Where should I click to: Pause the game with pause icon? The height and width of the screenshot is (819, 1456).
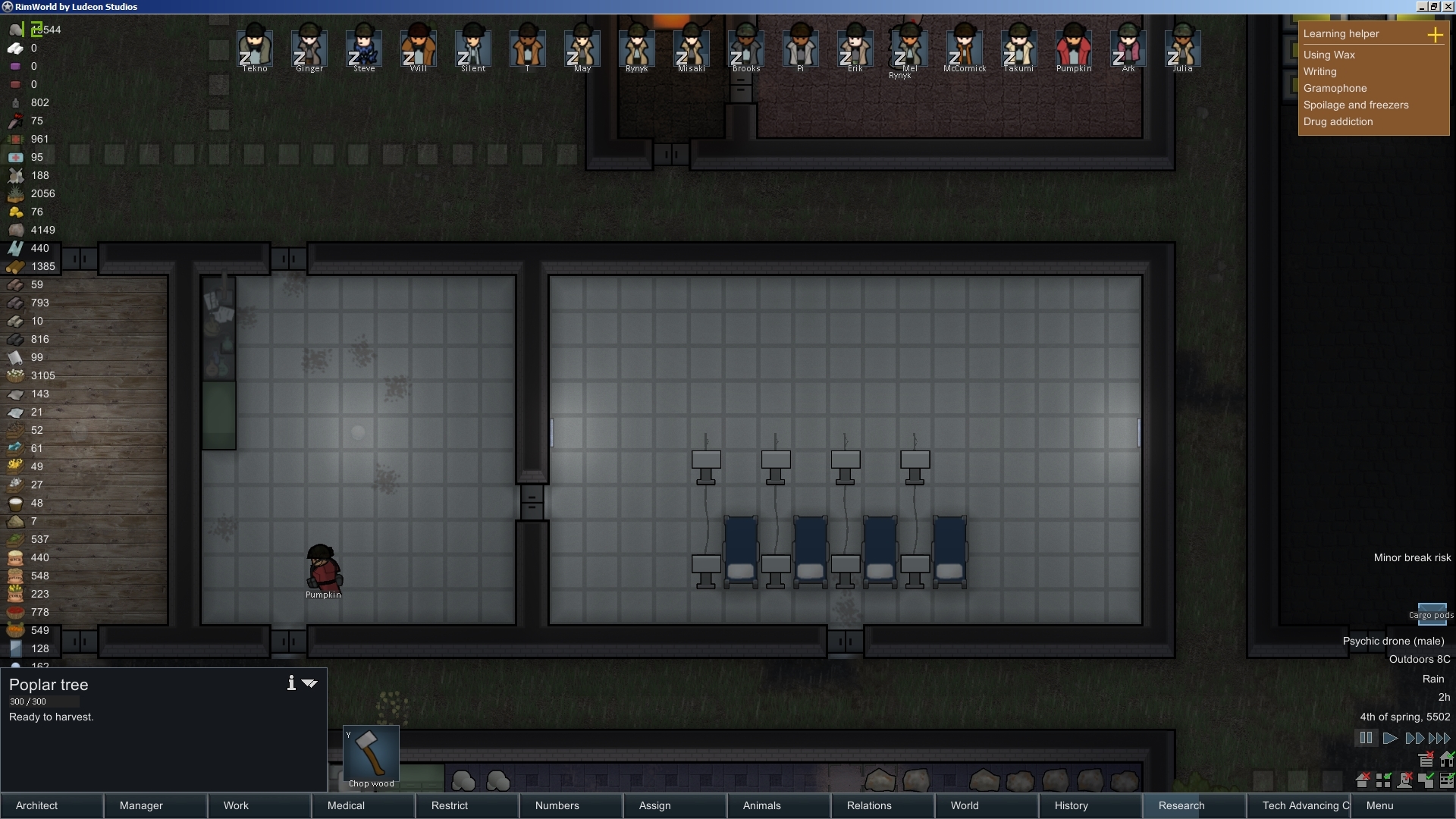pyautogui.click(x=1366, y=738)
